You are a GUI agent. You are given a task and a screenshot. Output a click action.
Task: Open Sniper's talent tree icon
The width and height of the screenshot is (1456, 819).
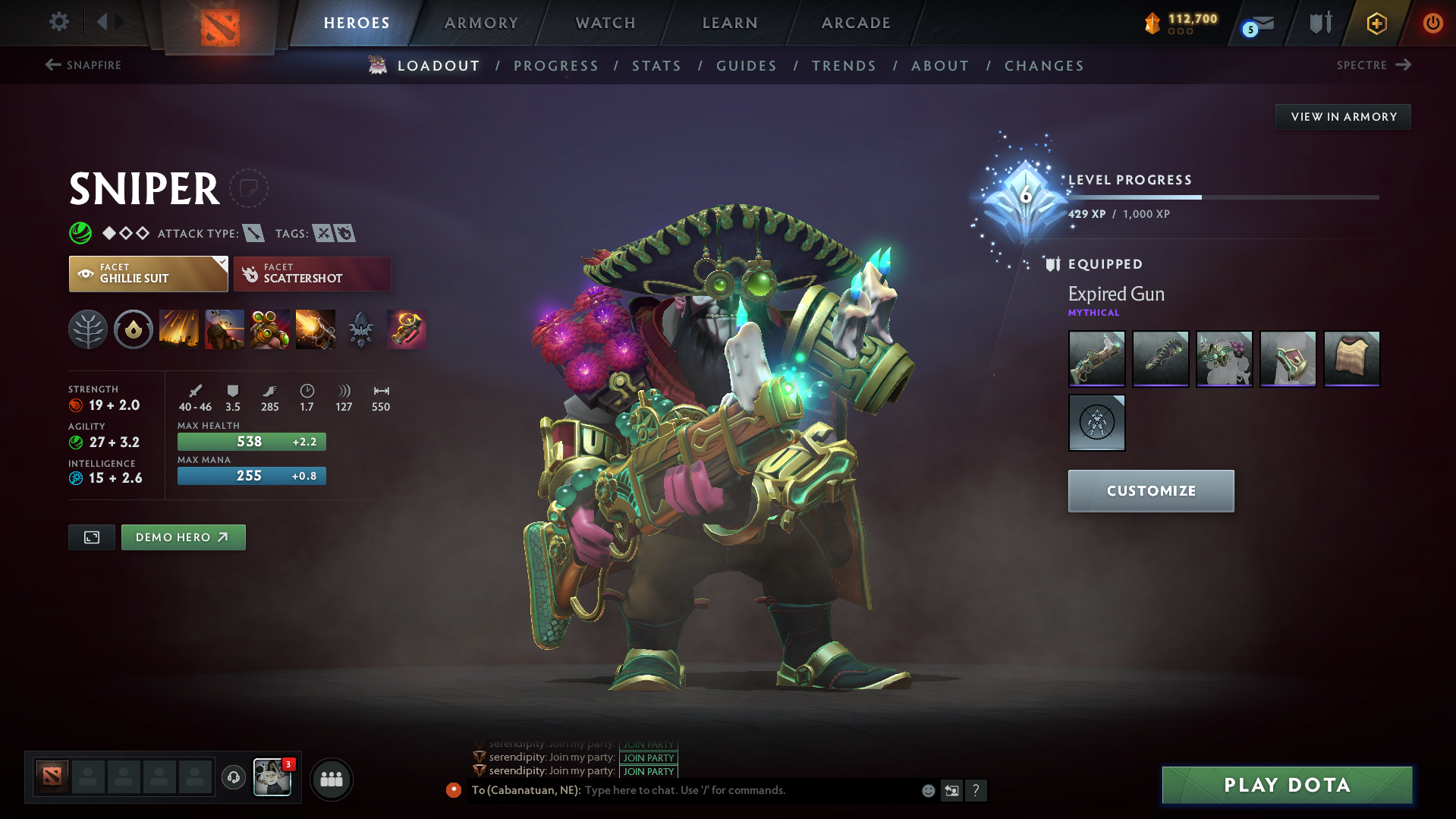88,329
